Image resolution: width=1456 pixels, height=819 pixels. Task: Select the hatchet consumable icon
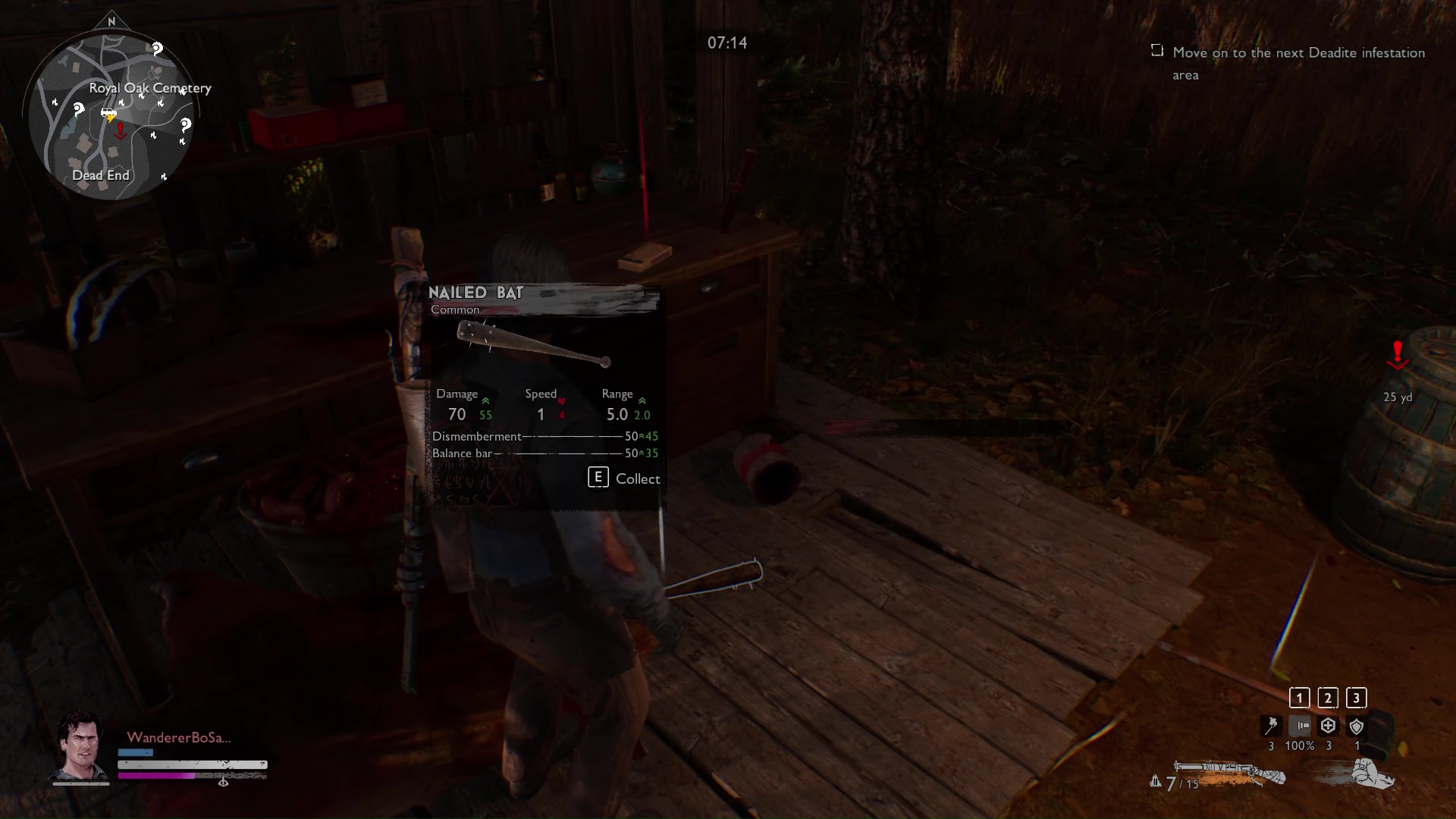1272,726
